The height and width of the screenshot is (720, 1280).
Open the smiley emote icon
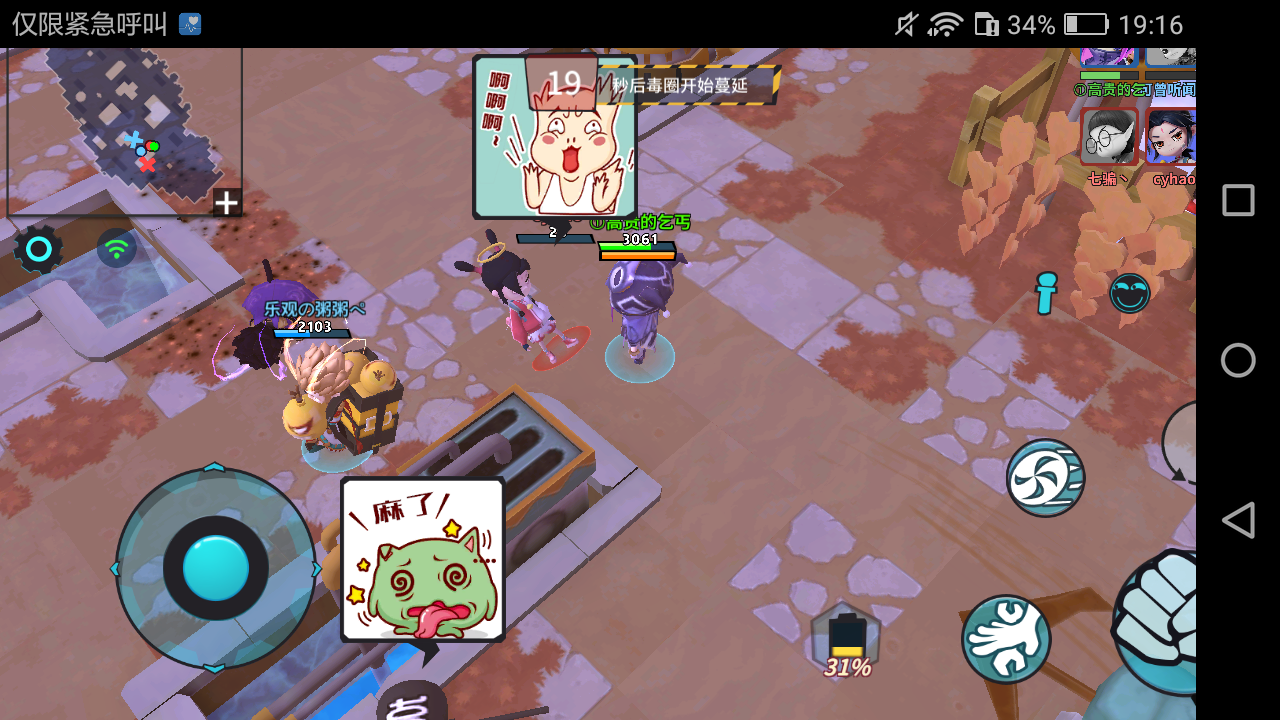1130,294
